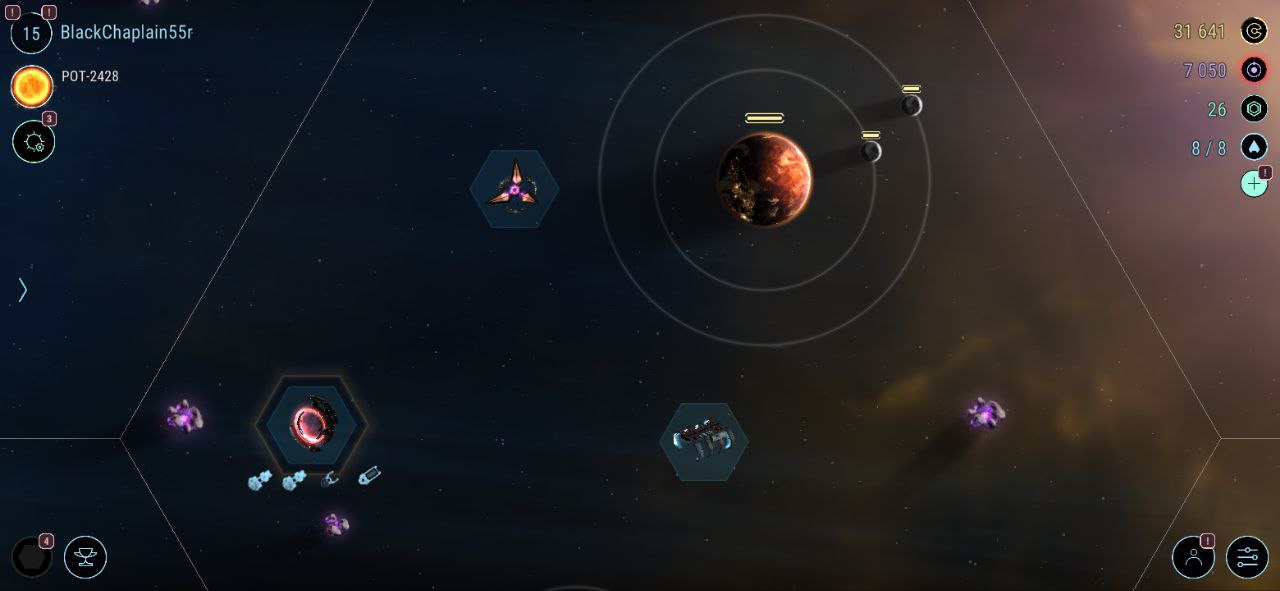The width and height of the screenshot is (1280, 591).
Task: Select the POT-2428 star system icon
Action: click(x=32, y=87)
